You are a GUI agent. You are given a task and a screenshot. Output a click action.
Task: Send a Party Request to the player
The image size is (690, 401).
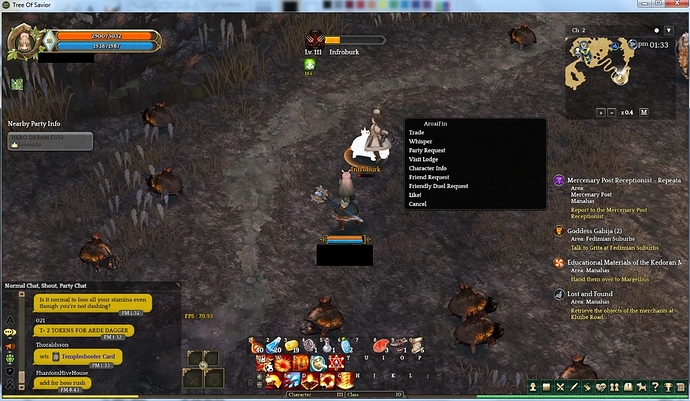tap(427, 151)
